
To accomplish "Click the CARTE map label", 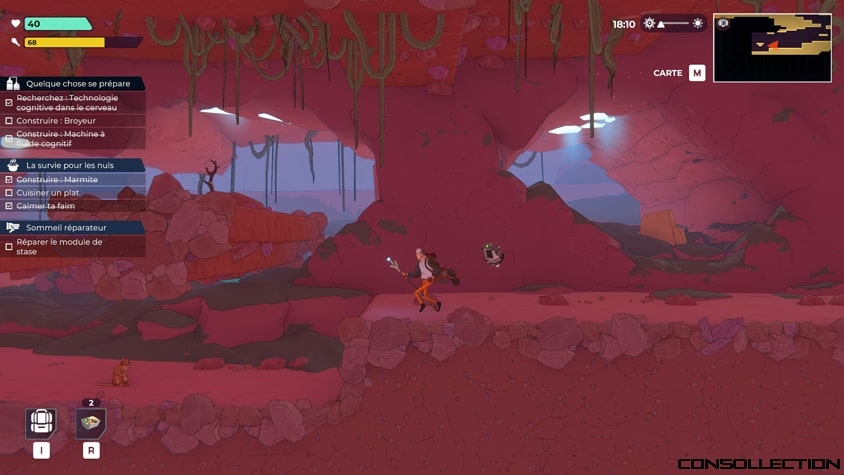I will coord(668,73).
